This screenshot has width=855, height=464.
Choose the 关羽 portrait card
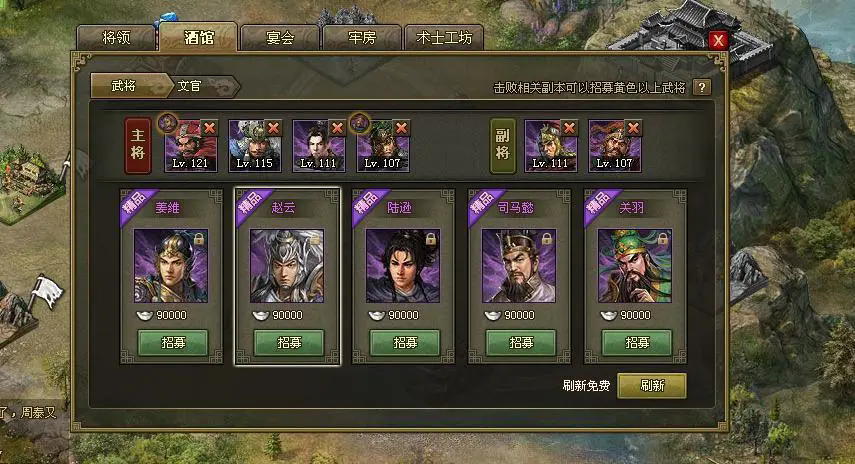coord(635,265)
